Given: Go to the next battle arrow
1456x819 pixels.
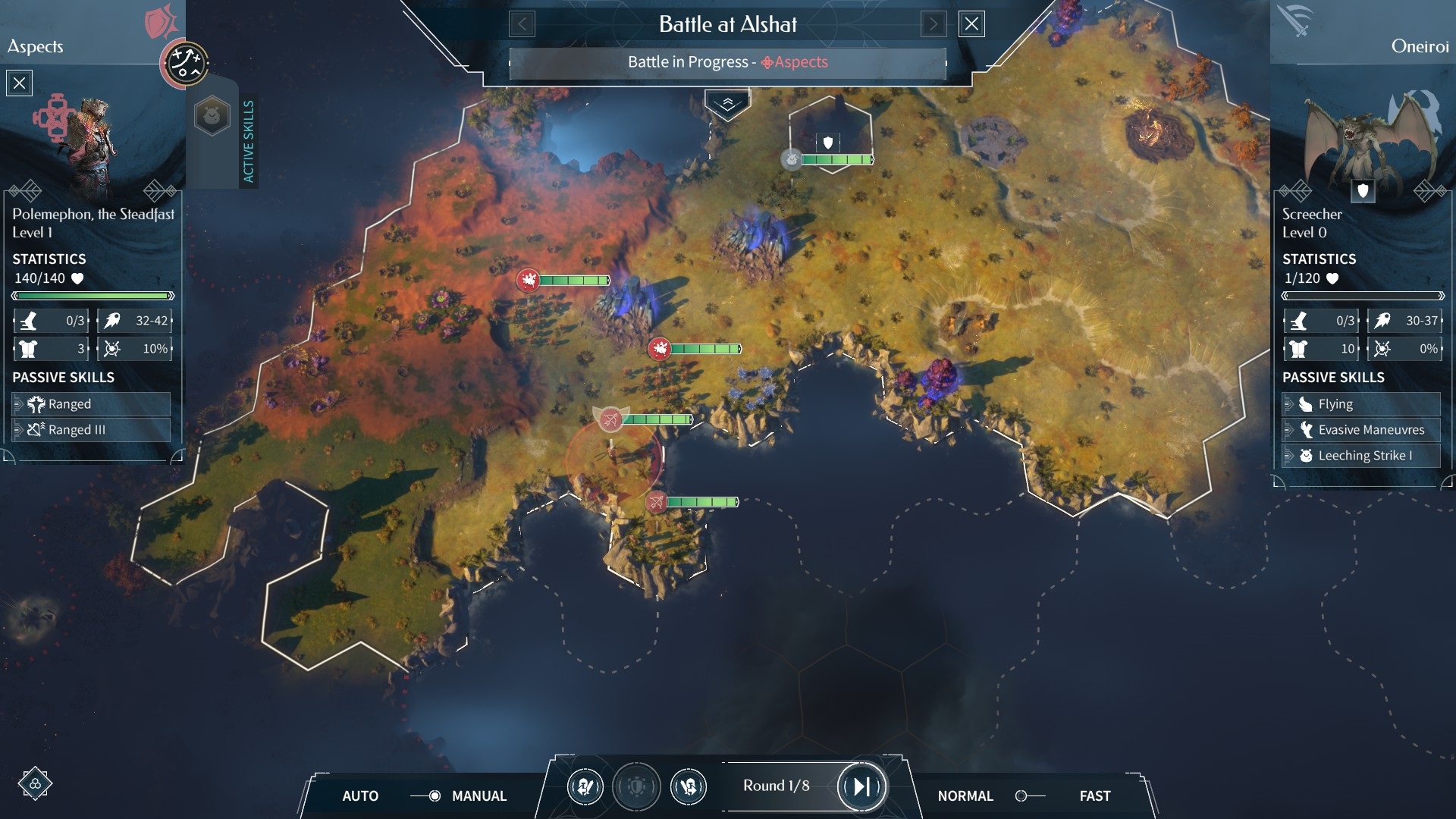Looking at the screenshot, I should click(x=934, y=24).
